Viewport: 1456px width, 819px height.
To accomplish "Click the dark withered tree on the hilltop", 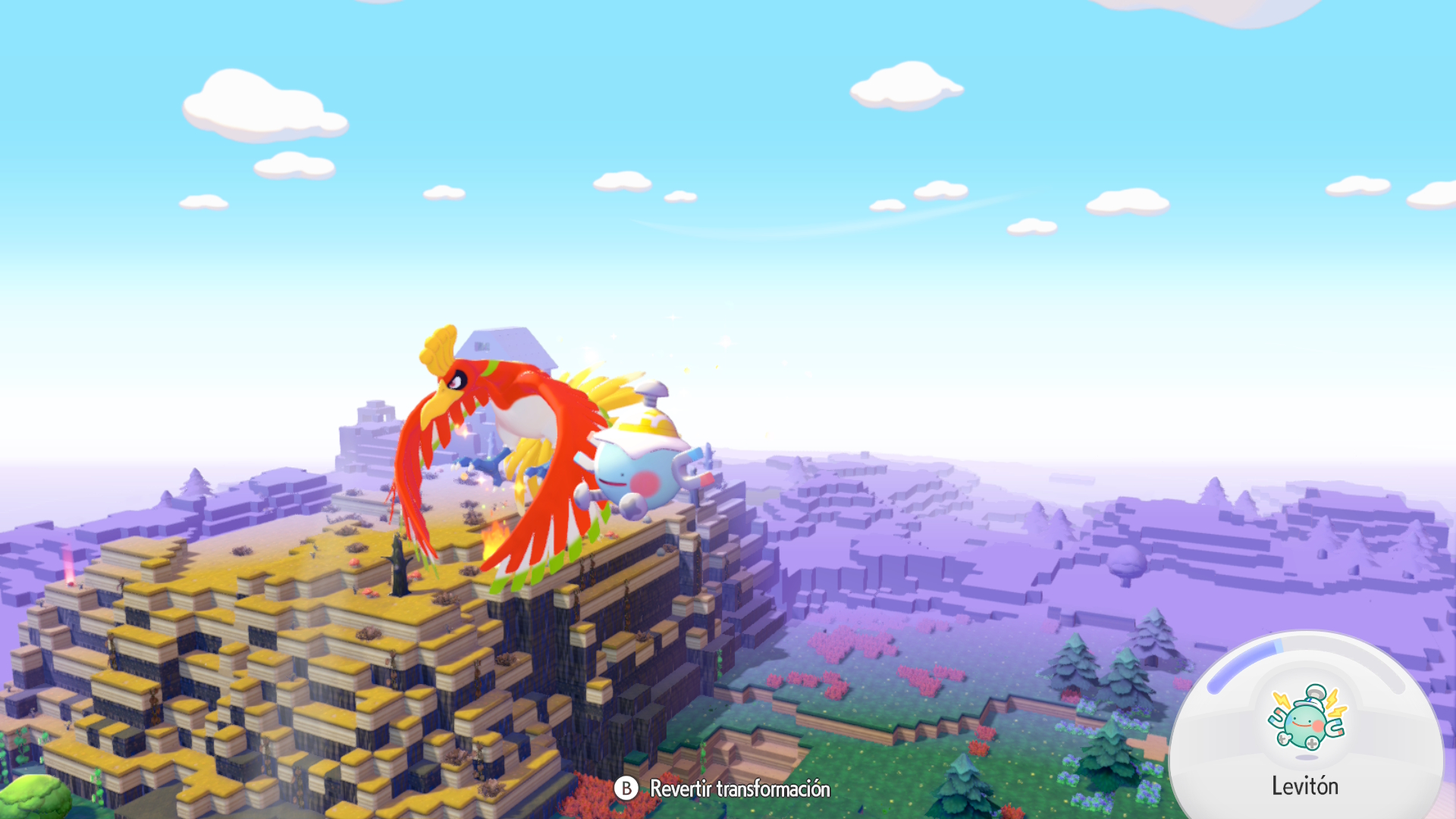I will pyautogui.click(x=397, y=565).
